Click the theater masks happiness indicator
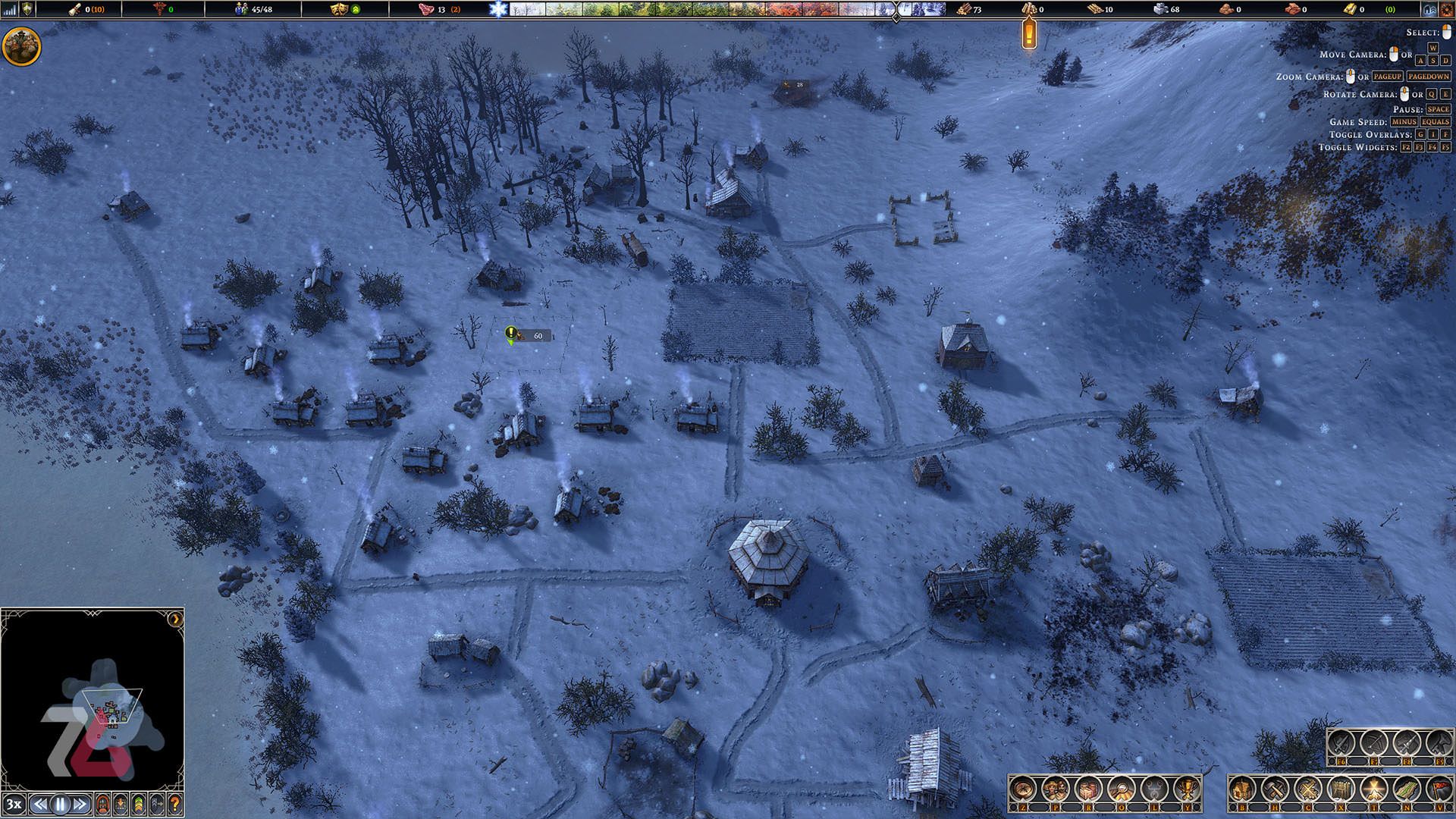 tap(338, 9)
